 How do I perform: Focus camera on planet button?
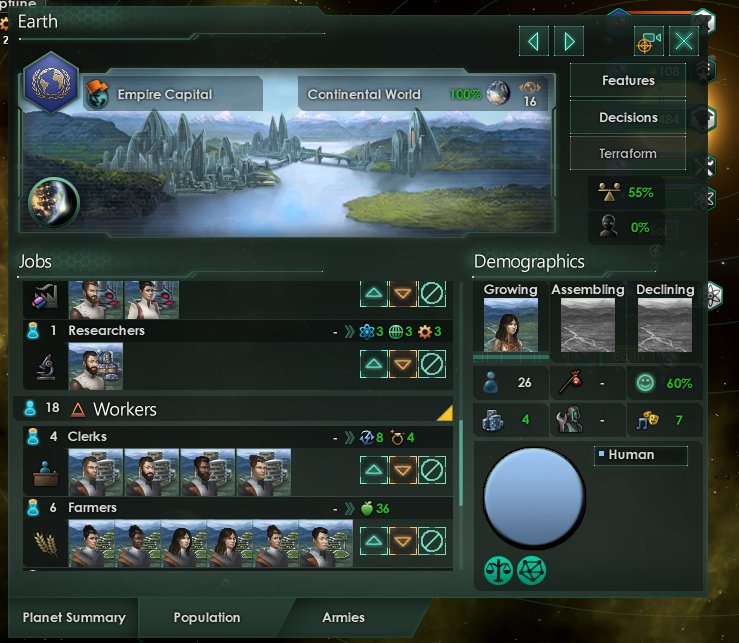tap(649, 41)
